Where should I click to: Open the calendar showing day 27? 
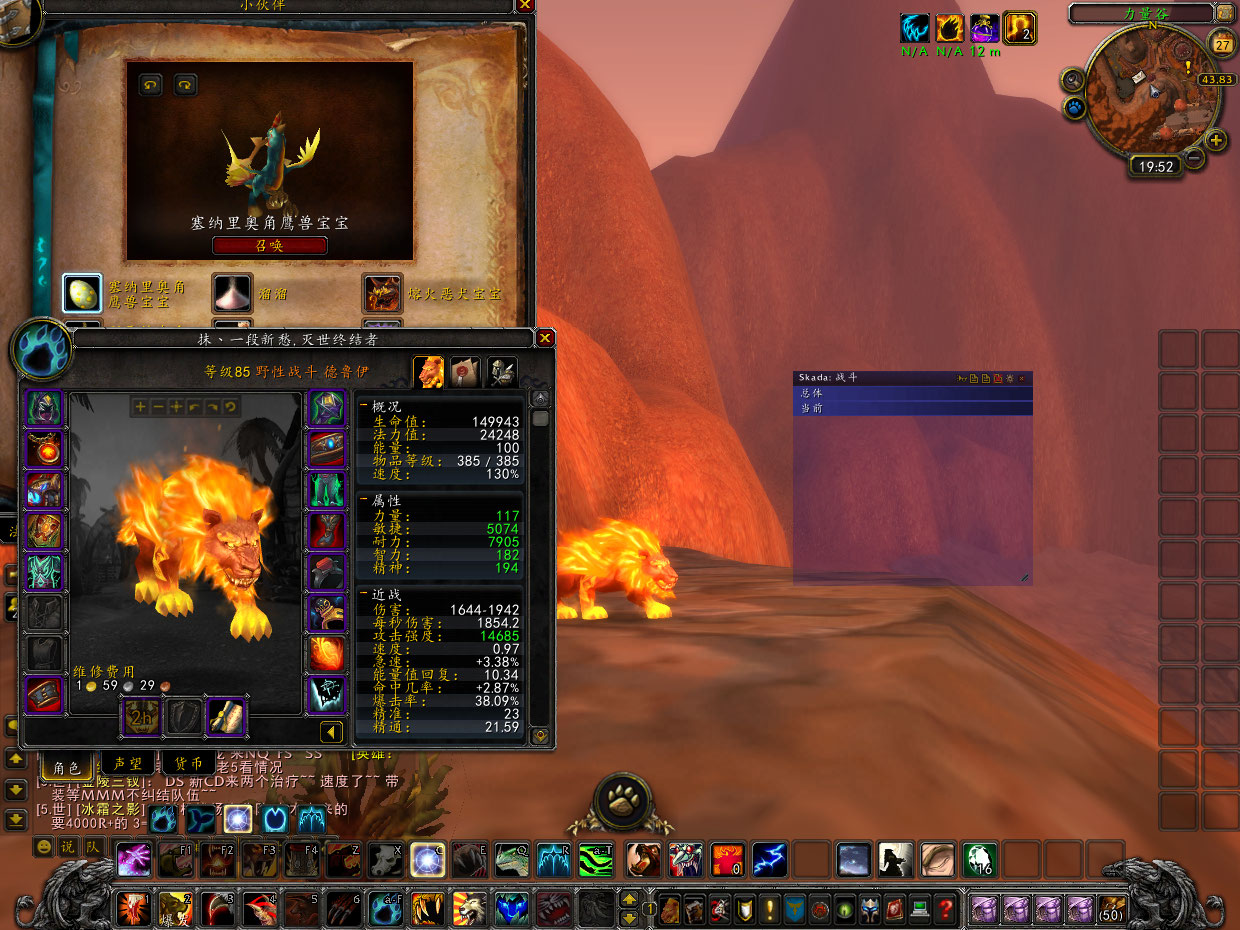(x=1222, y=44)
